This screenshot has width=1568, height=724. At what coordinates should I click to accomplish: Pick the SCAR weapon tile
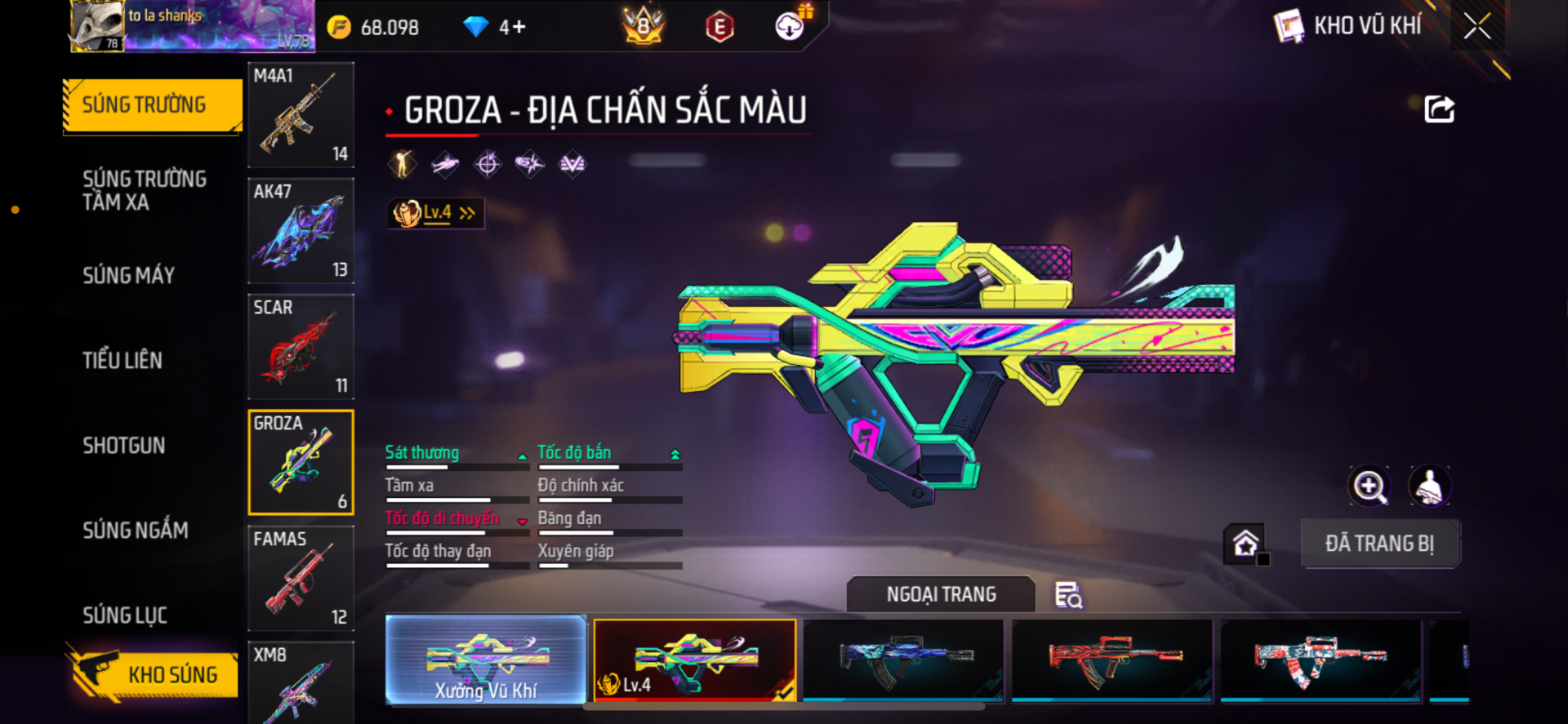pos(301,347)
